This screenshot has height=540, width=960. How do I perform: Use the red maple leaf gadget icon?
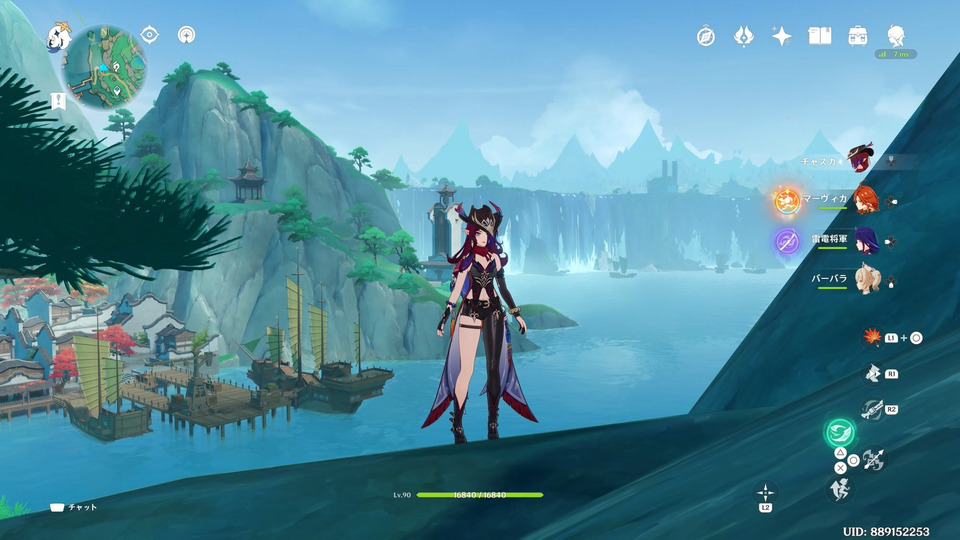point(871,337)
